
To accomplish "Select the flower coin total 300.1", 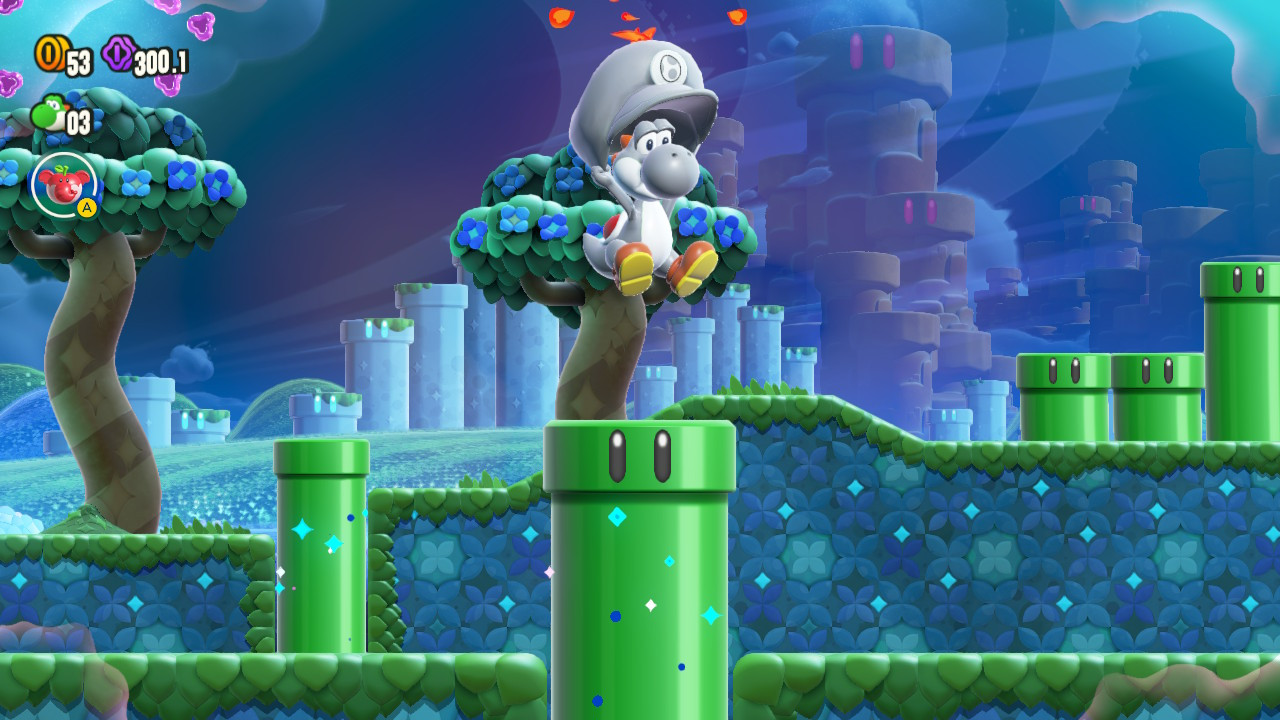I will (x=163, y=58).
